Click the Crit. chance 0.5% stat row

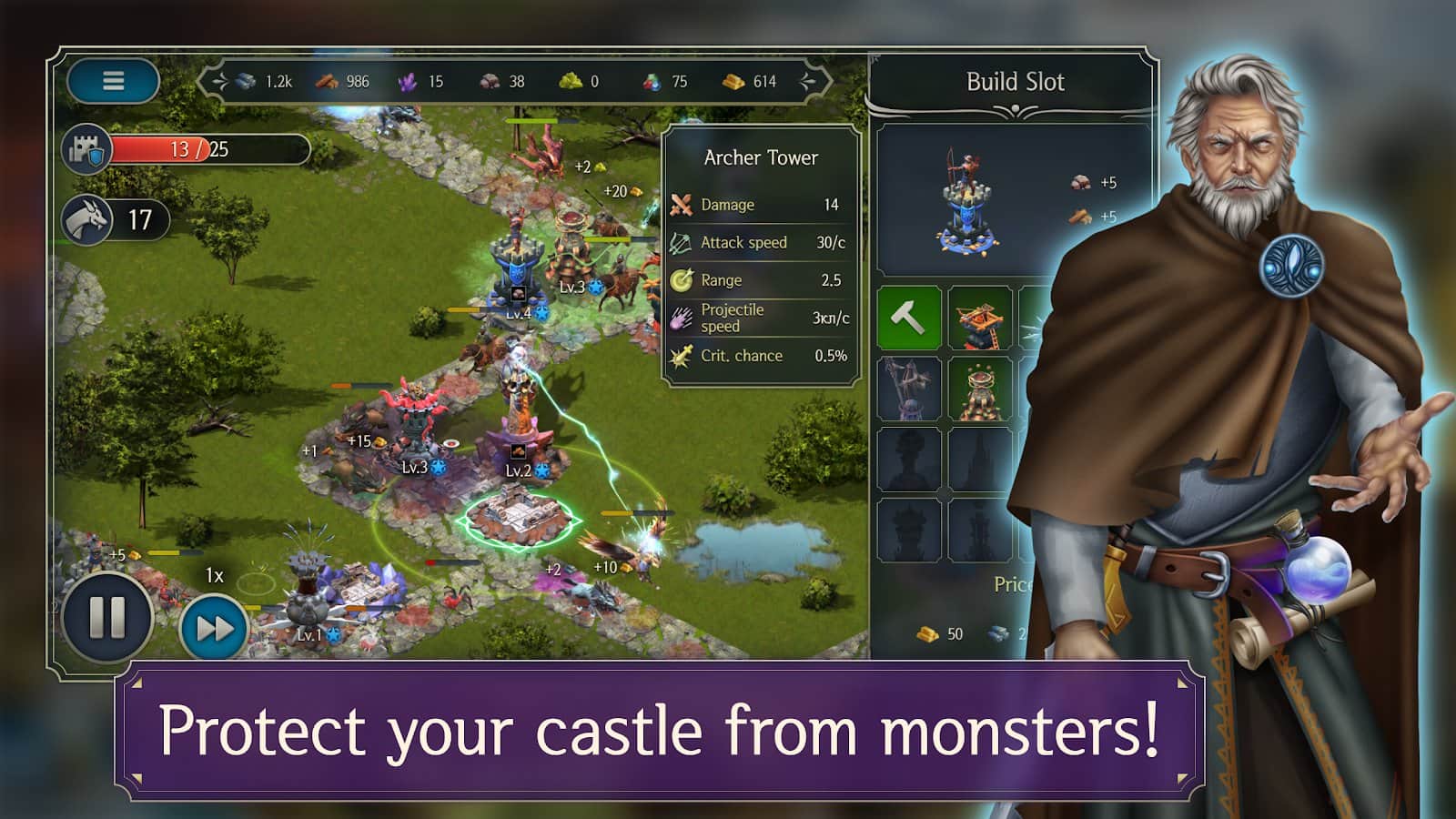point(761,356)
